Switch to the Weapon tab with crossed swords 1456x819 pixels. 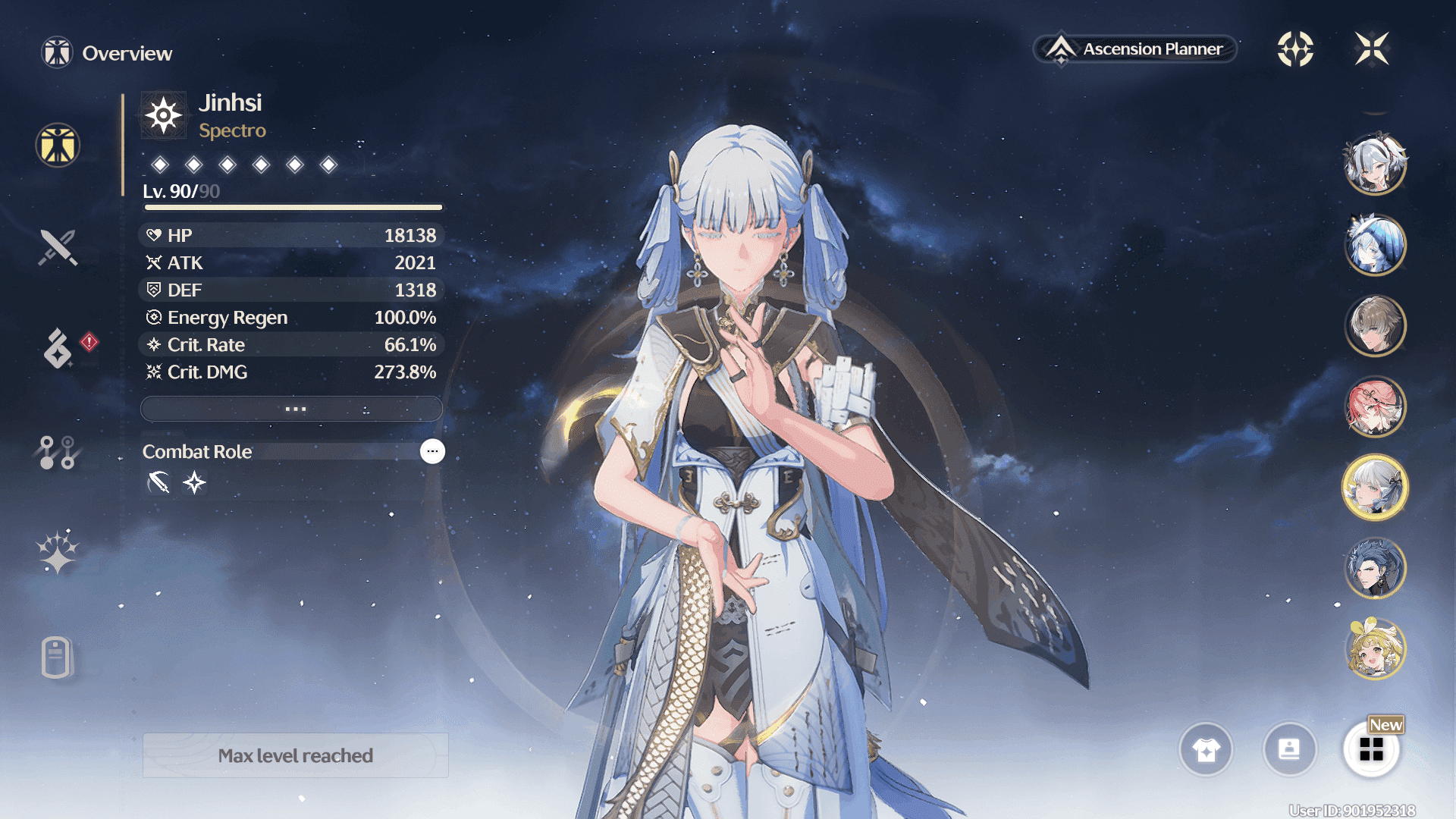(x=58, y=247)
